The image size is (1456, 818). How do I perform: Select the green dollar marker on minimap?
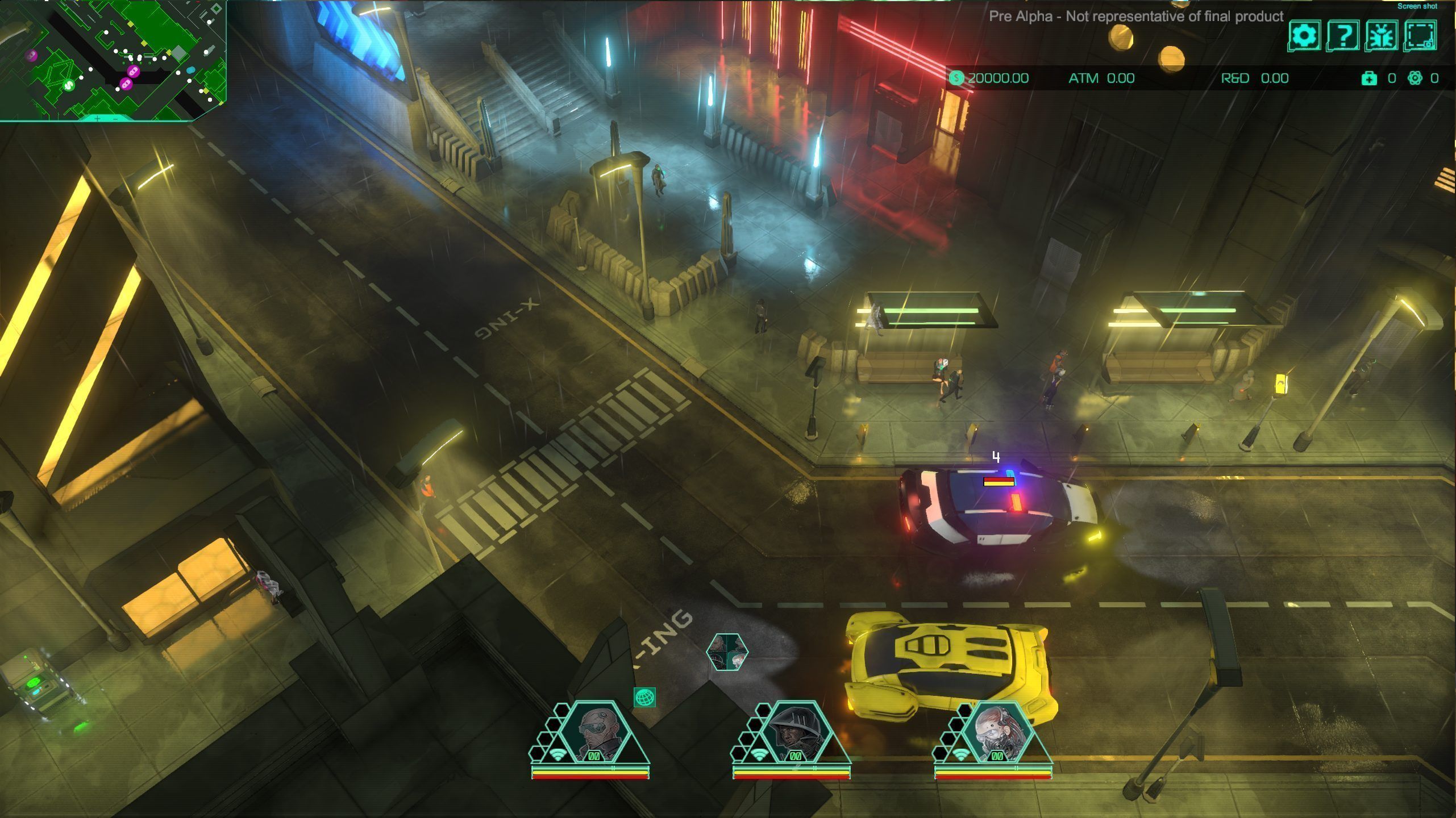68,86
